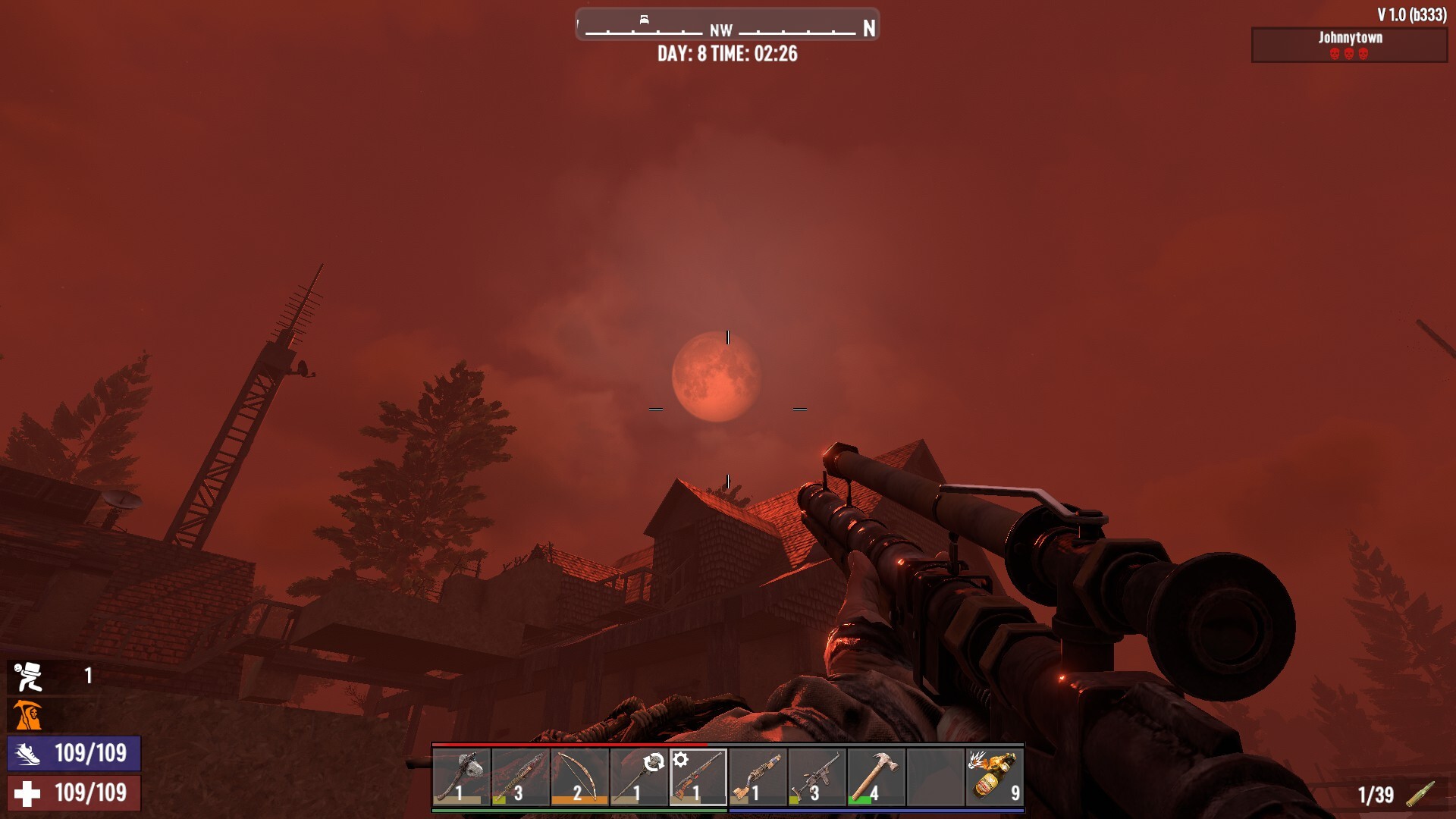Image resolution: width=1456 pixels, height=819 pixels.
Task: Click the compass bar bedroll marker
Action: click(x=644, y=20)
